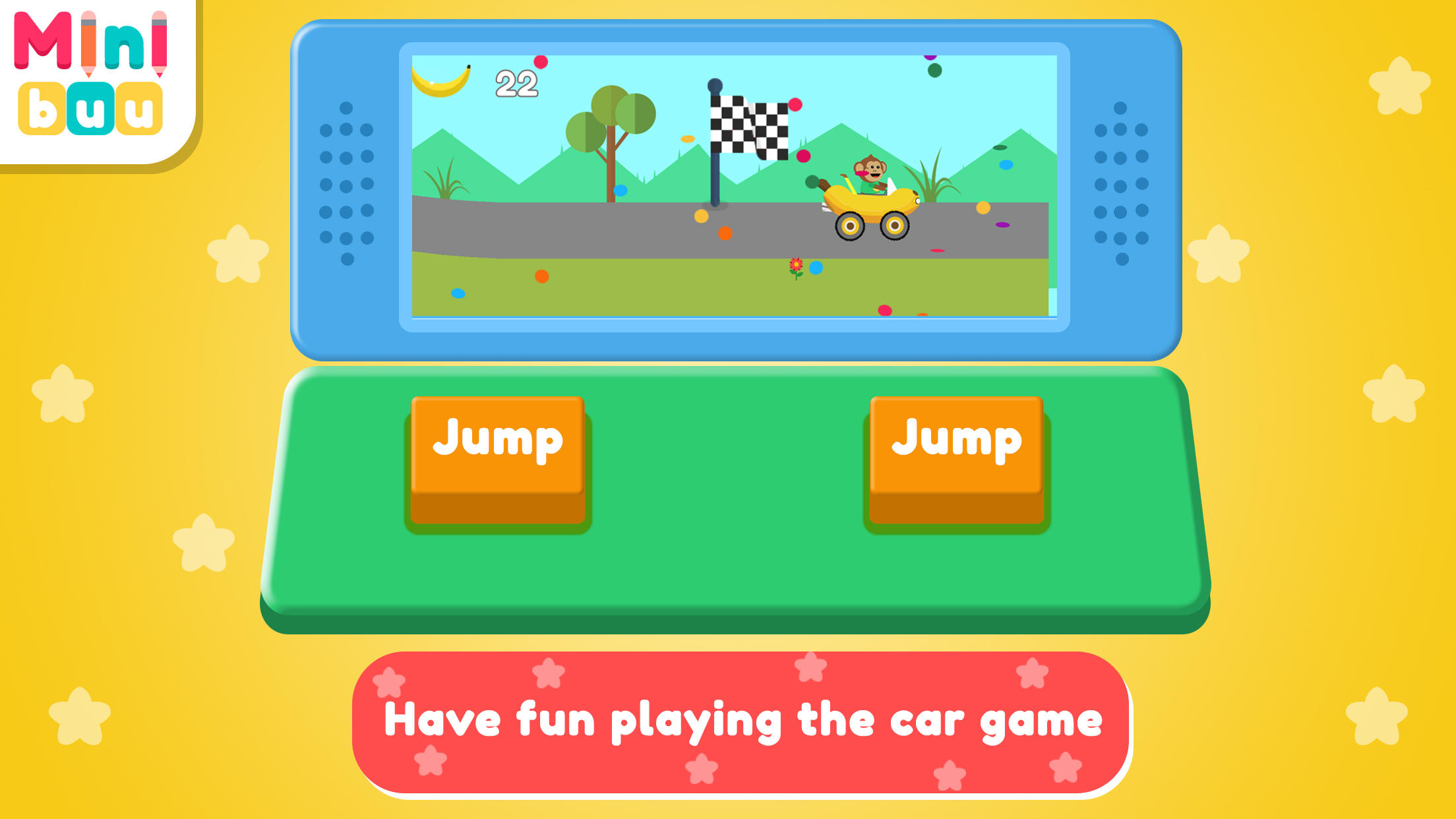Click the score number 22

point(518,82)
